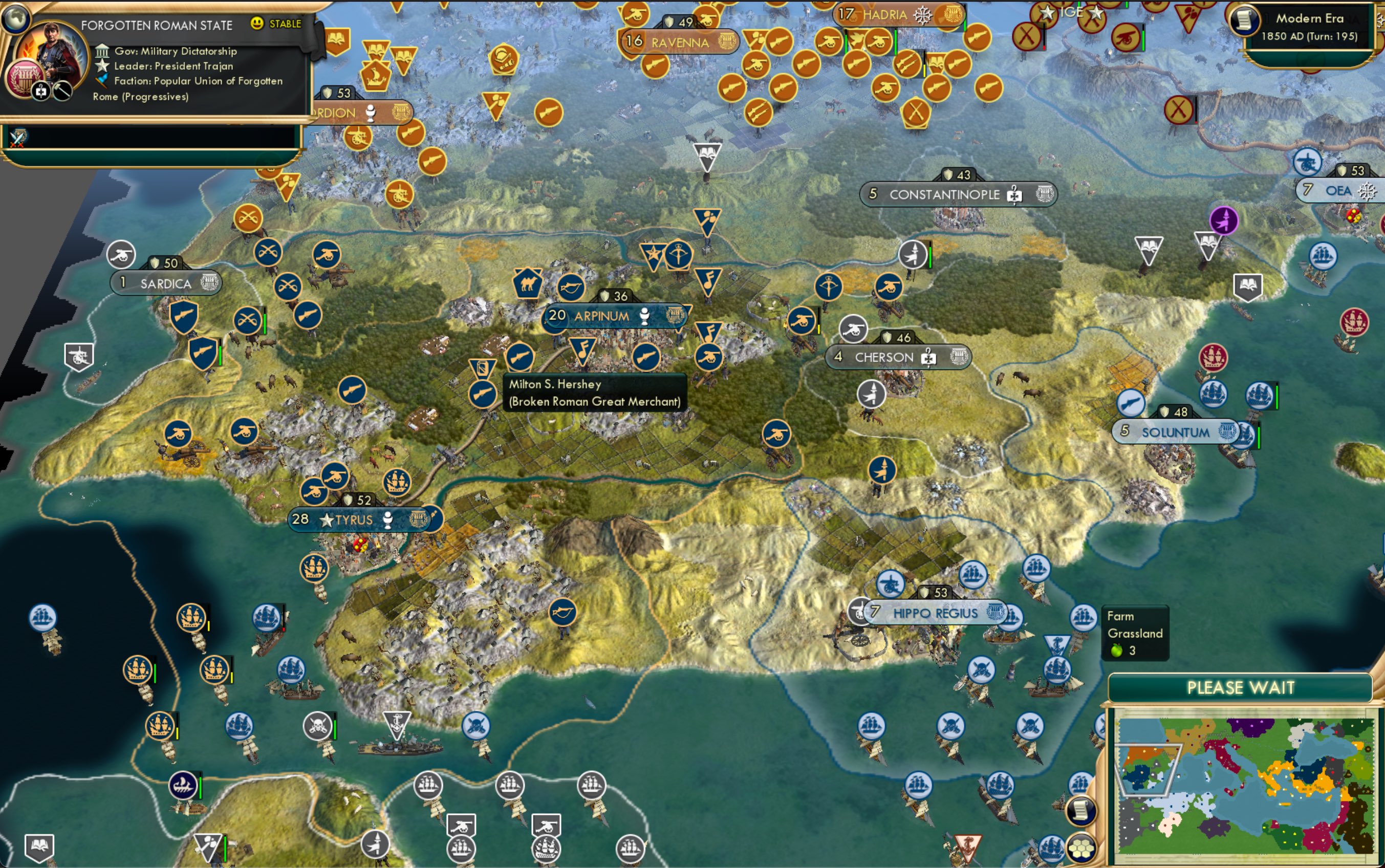Select the Sardica city banner
This screenshot has width=1385, height=868.
pos(165,284)
